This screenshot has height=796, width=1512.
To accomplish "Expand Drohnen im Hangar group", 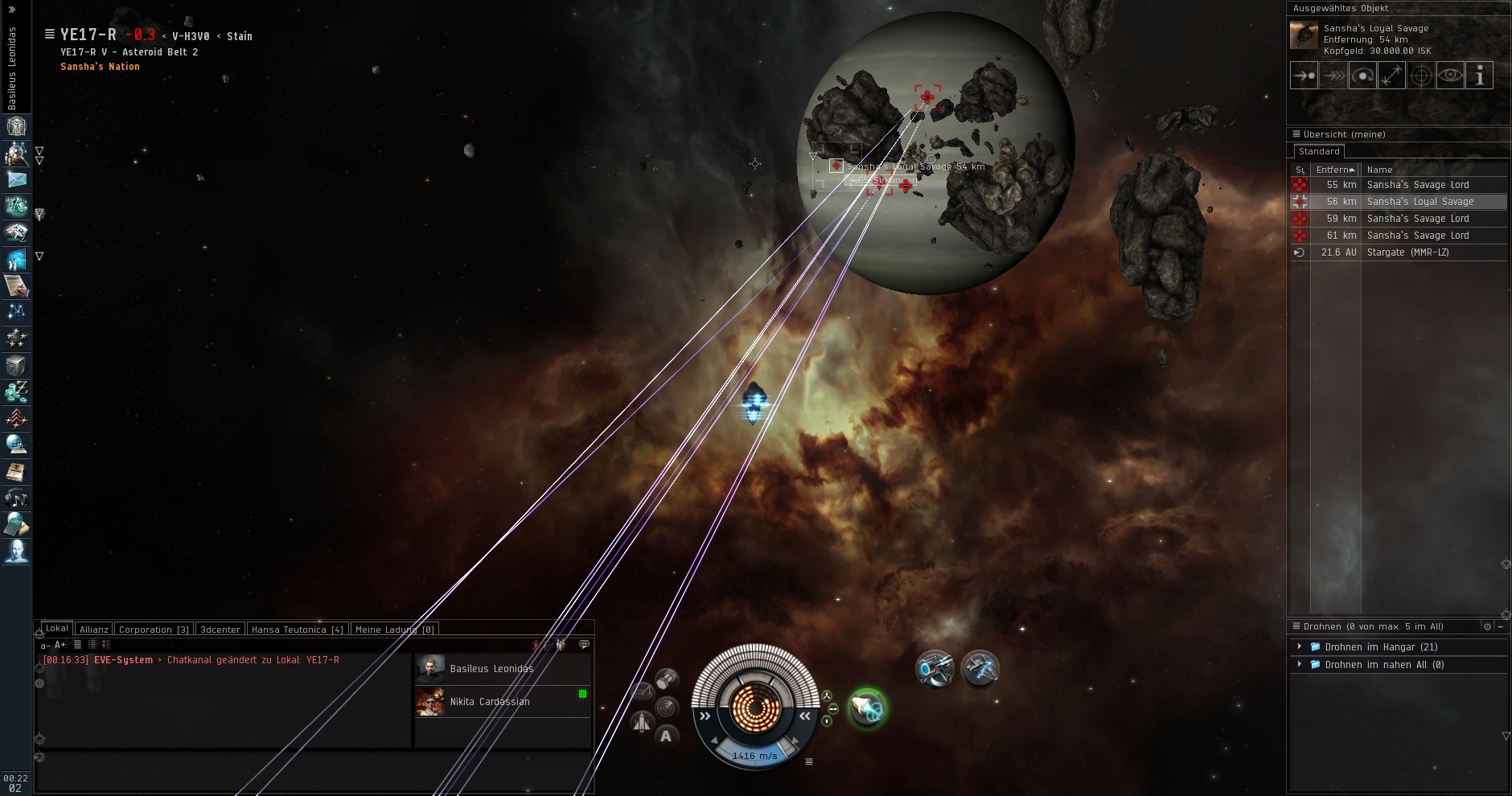I will click(1300, 646).
